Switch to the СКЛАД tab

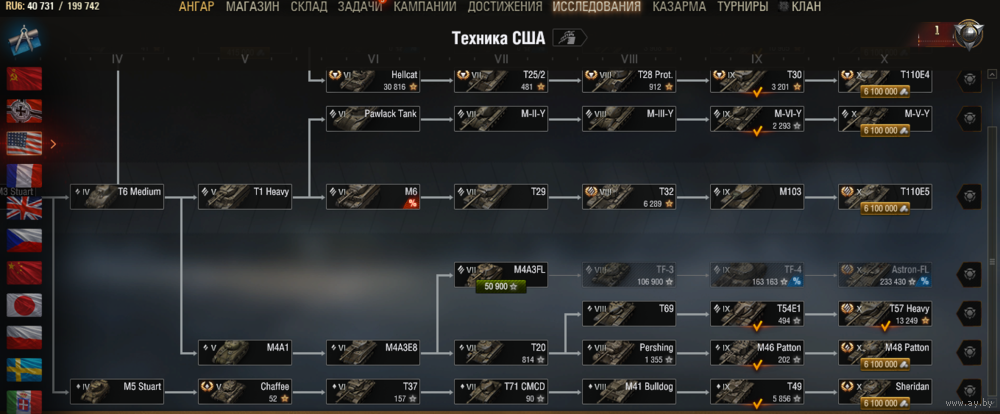(309, 7)
